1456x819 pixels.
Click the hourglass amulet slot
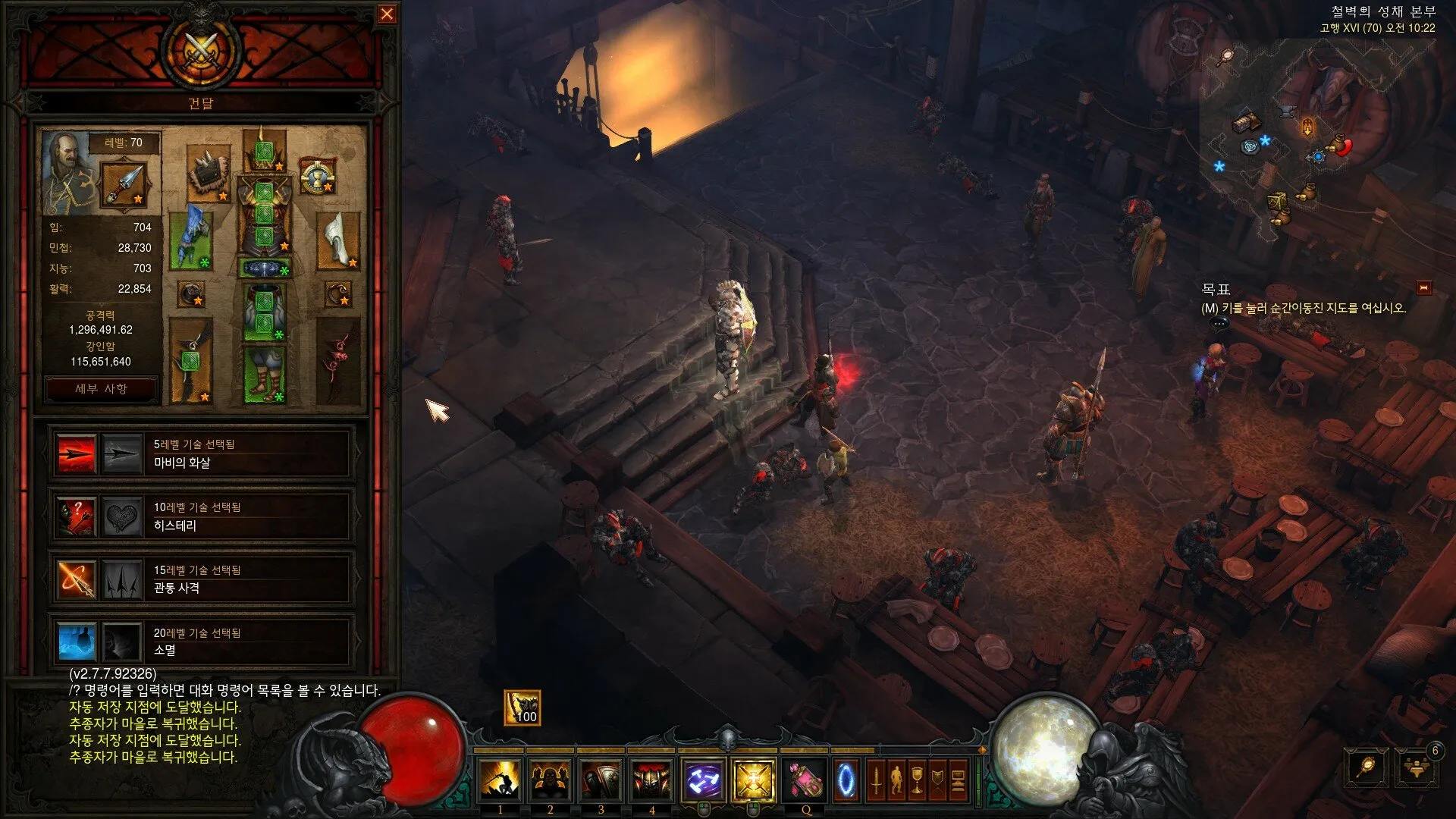point(317,176)
